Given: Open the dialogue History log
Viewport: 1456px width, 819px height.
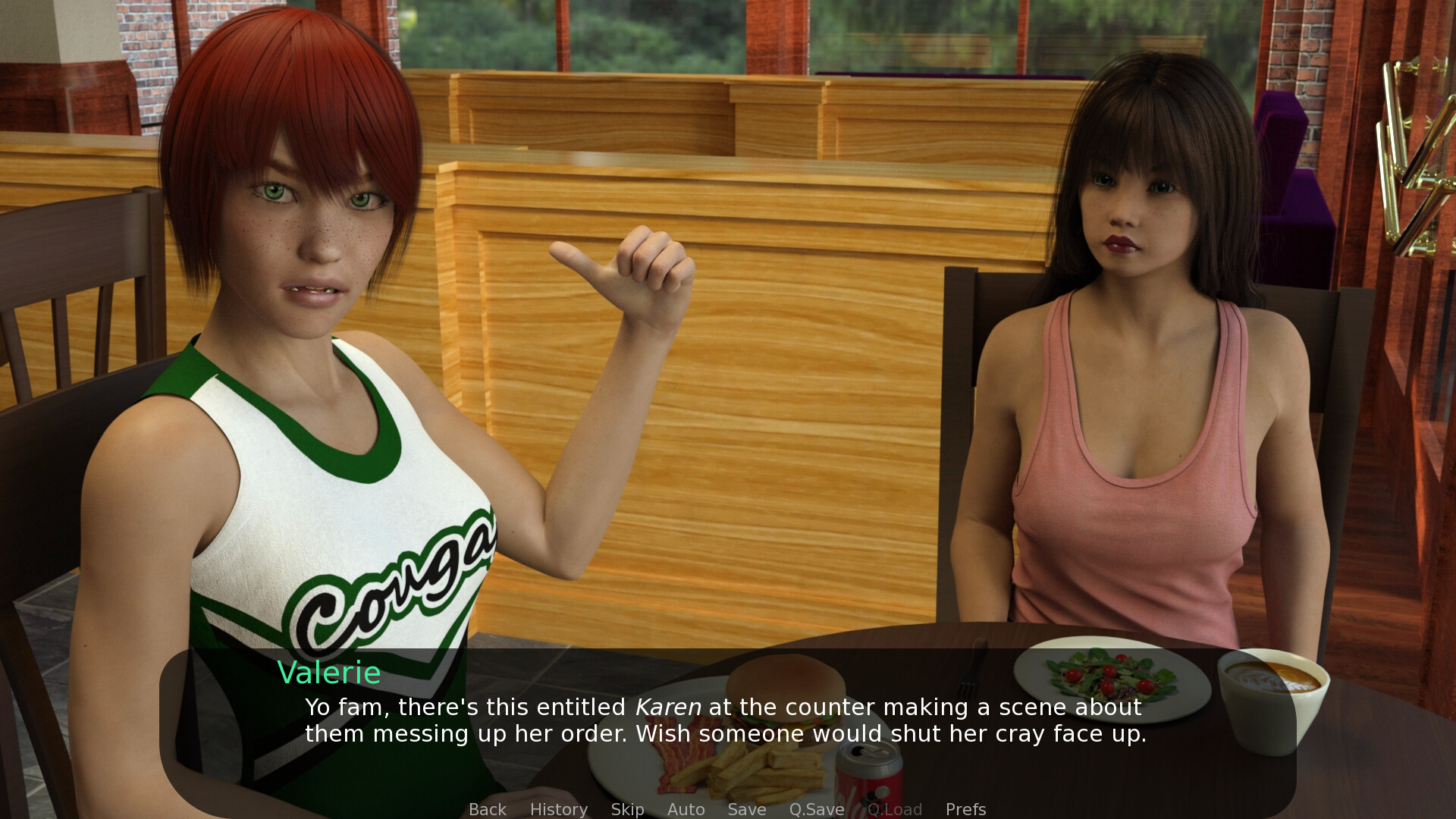Looking at the screenshot, I should tap(558, 809).
